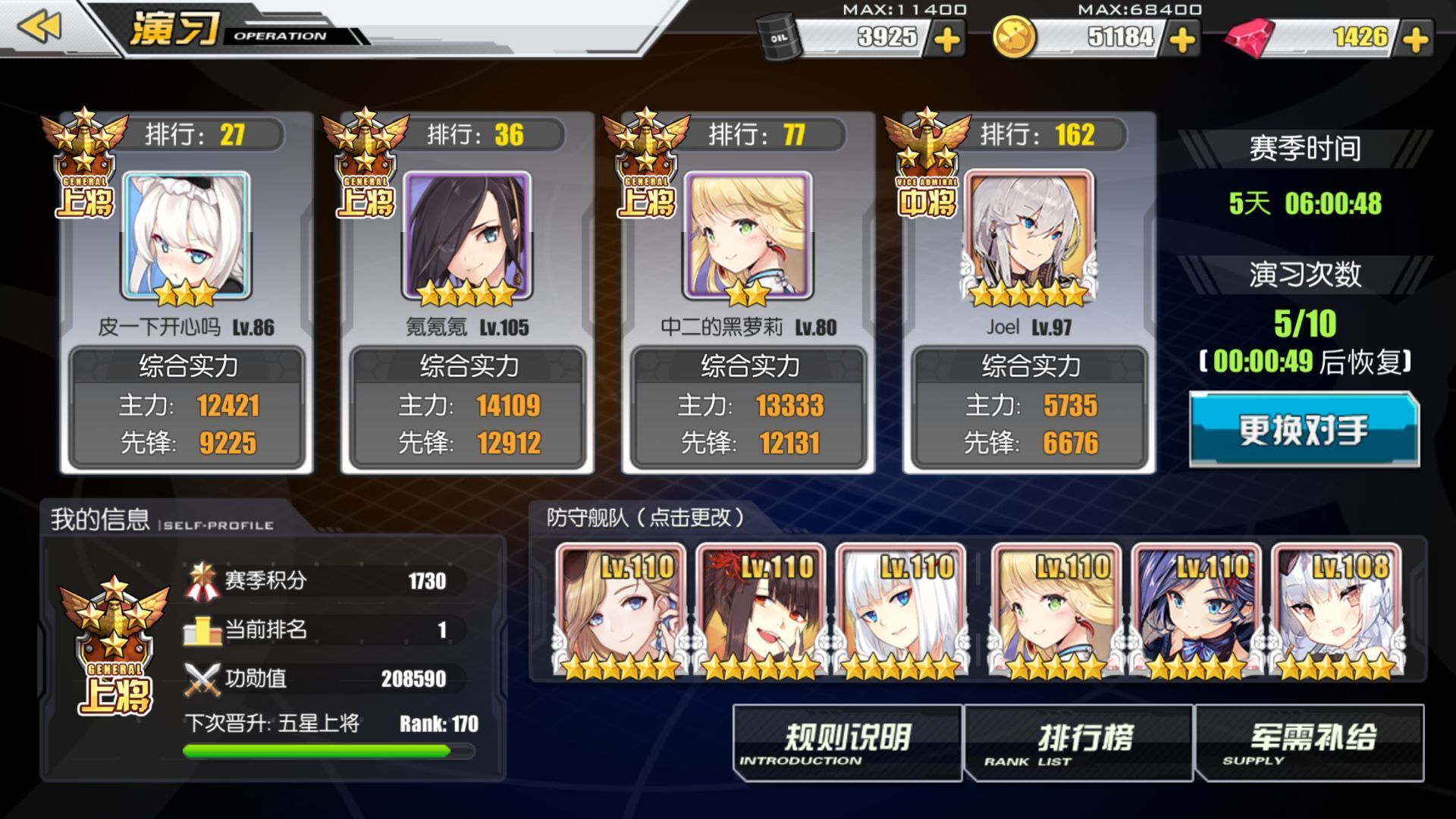This screenshot has width=1456, height=819.
Task: Add more gold coins with the plus button
Action: (1181, 39)
